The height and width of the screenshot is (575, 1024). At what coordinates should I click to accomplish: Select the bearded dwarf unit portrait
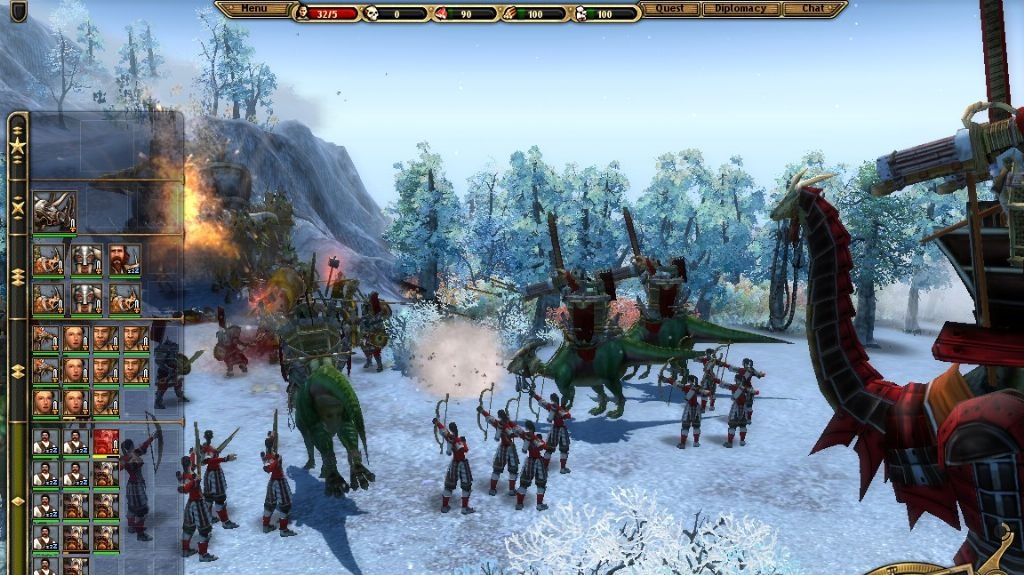pyautogui.click(x=124, y=260)
